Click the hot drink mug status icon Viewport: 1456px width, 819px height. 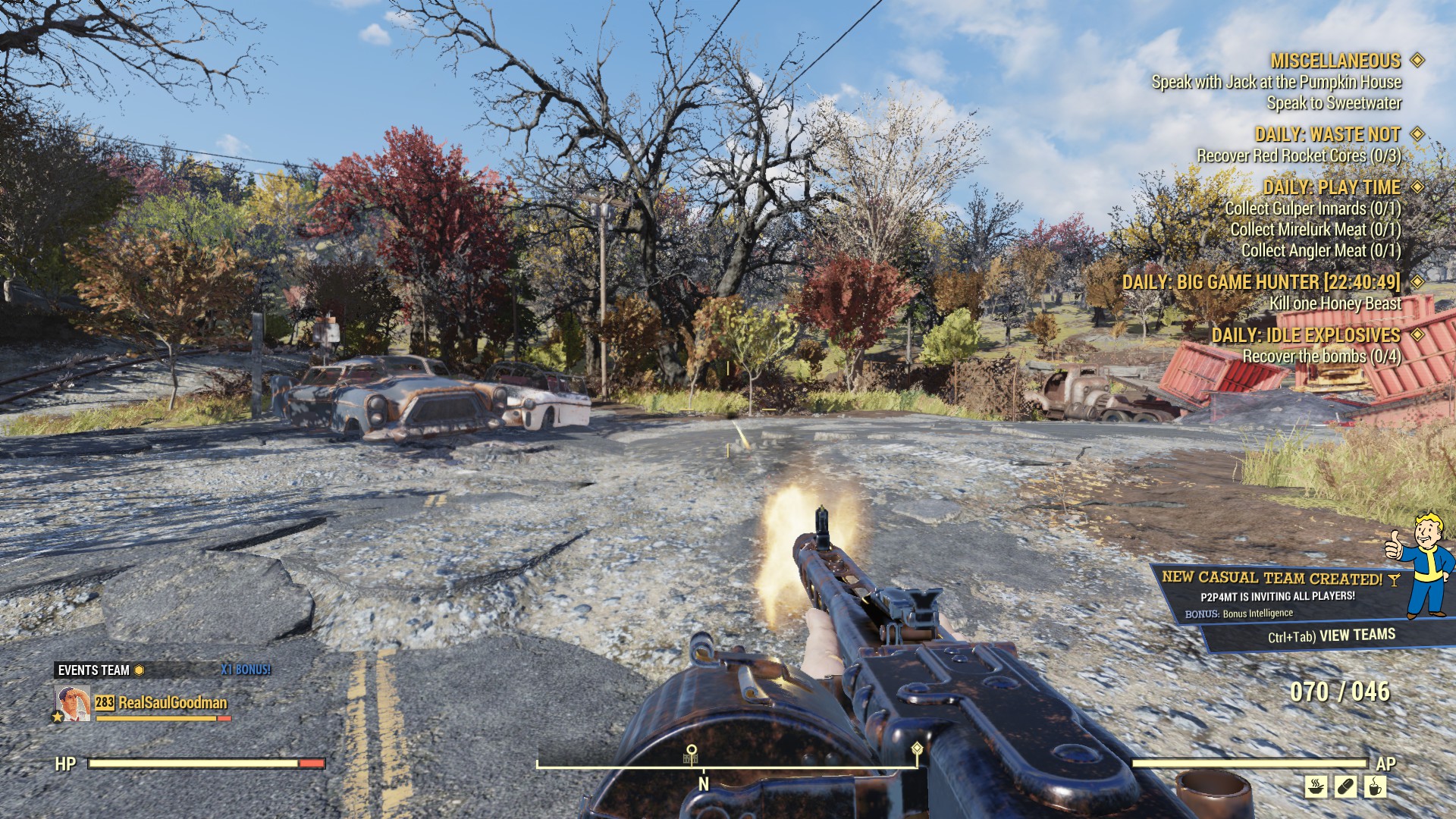[x=1375, y=786]
